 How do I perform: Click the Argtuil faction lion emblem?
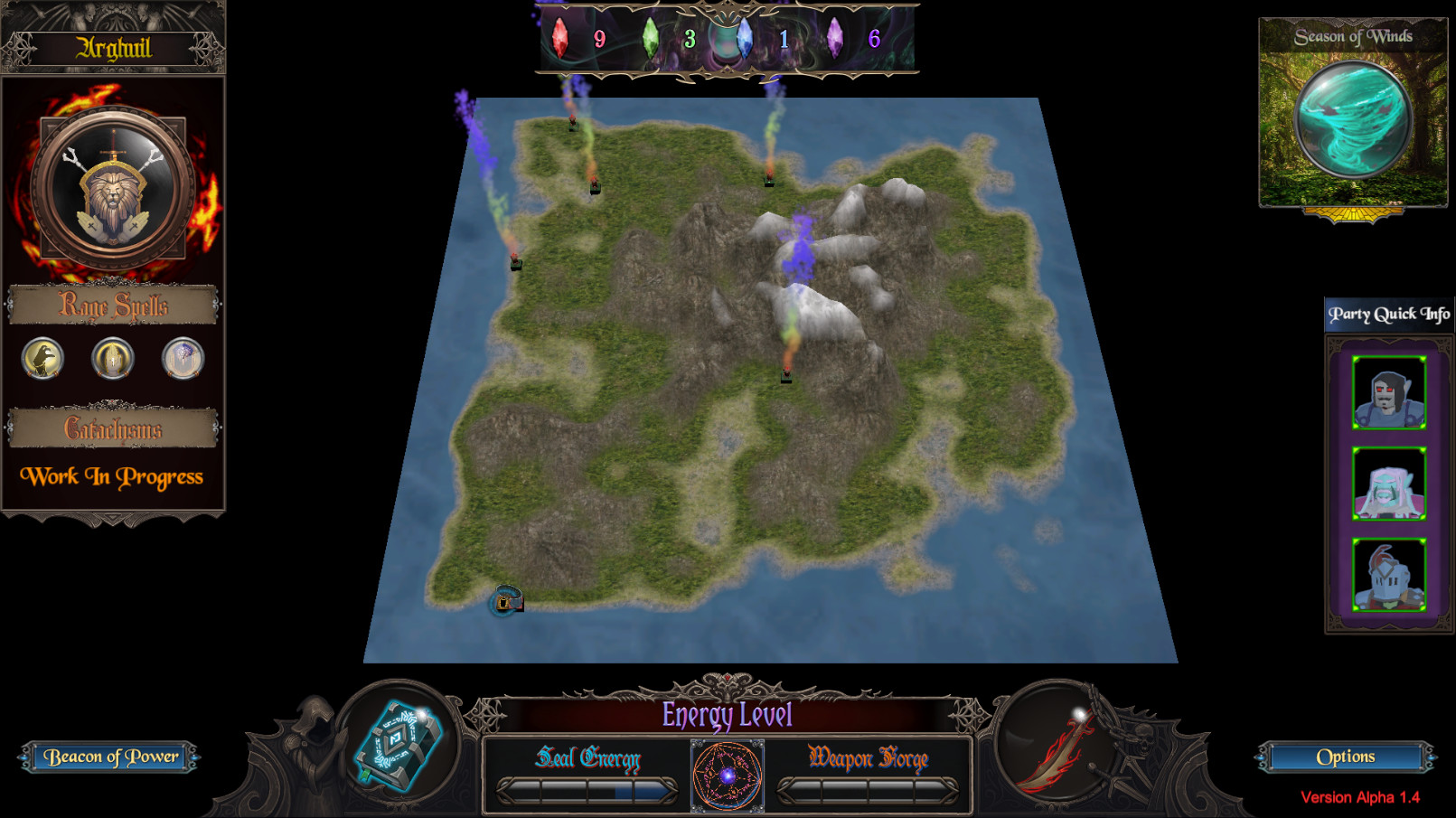112,183
